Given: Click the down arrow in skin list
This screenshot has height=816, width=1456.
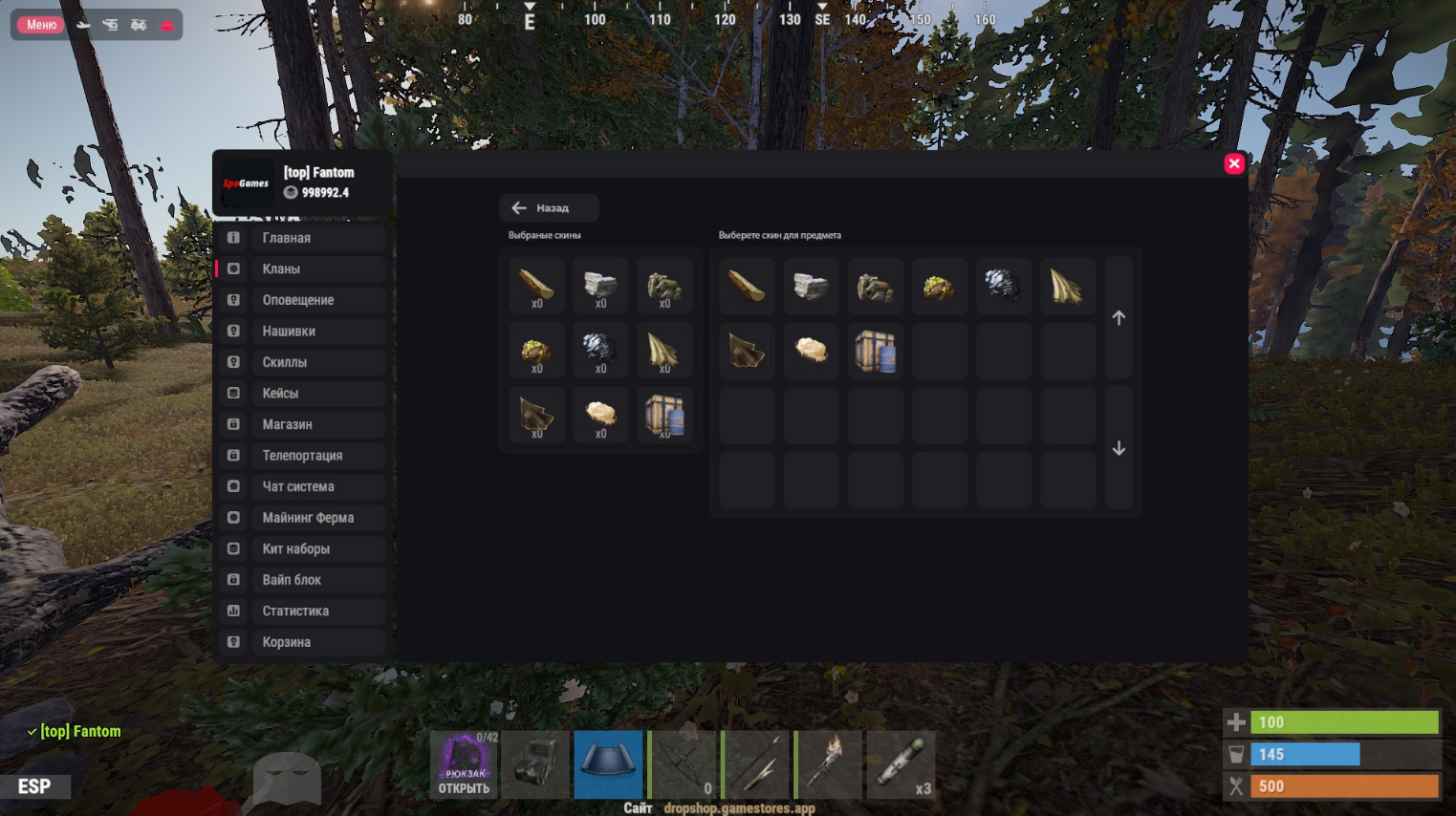Looking at the screenshot, I should point(1119,448).
